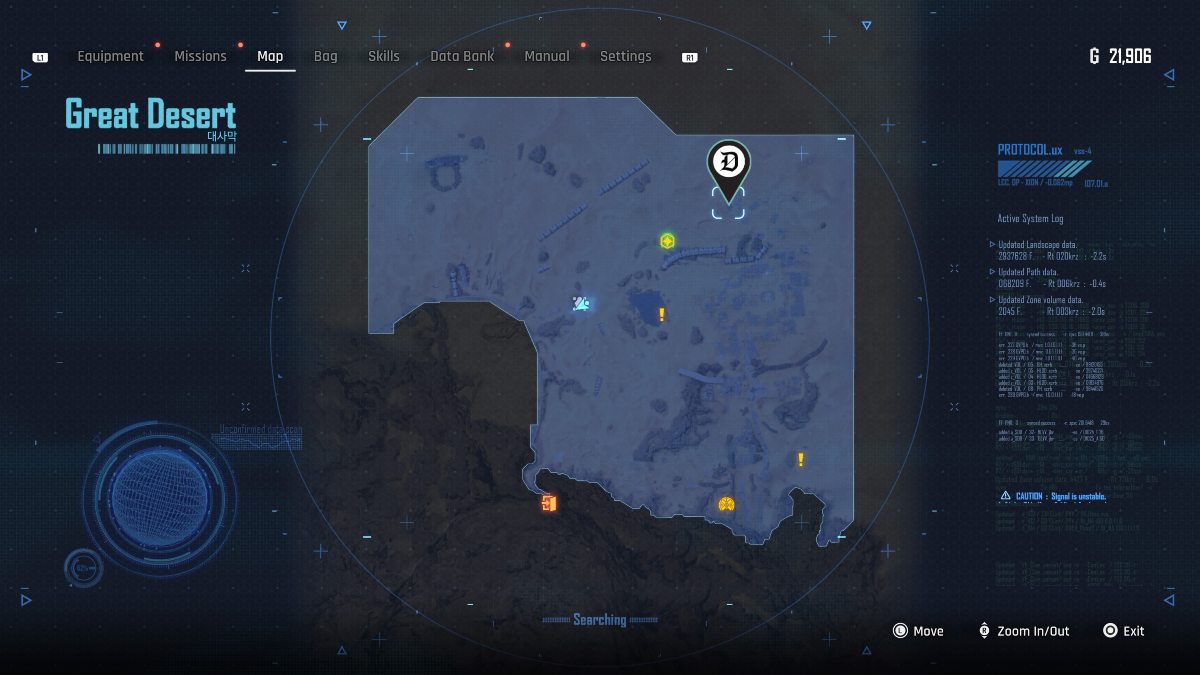Click the green hexagon map marker
Image resolution: width=1200 pixels, height=675 pixels.
tap(667, 241)
